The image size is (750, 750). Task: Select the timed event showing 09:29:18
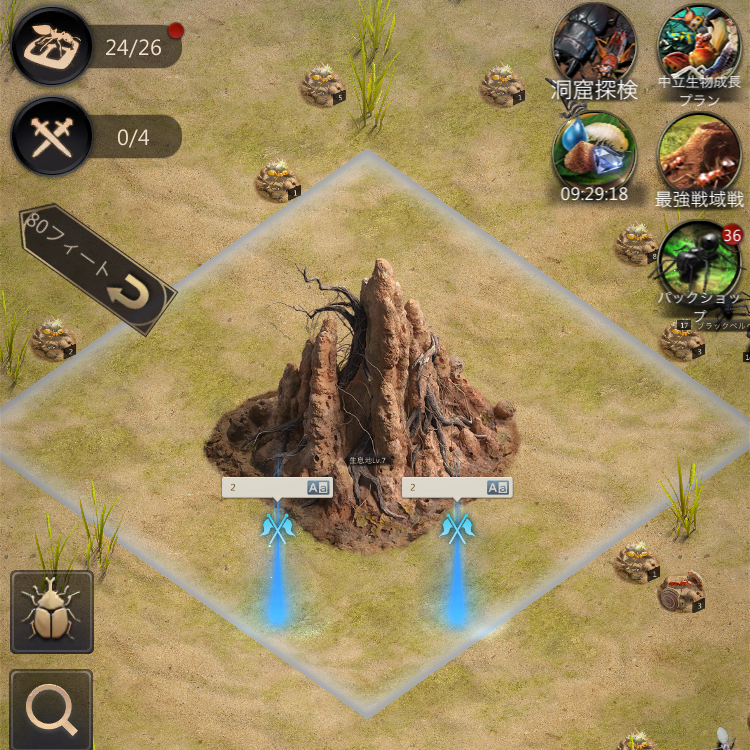[x=594, y=151]
